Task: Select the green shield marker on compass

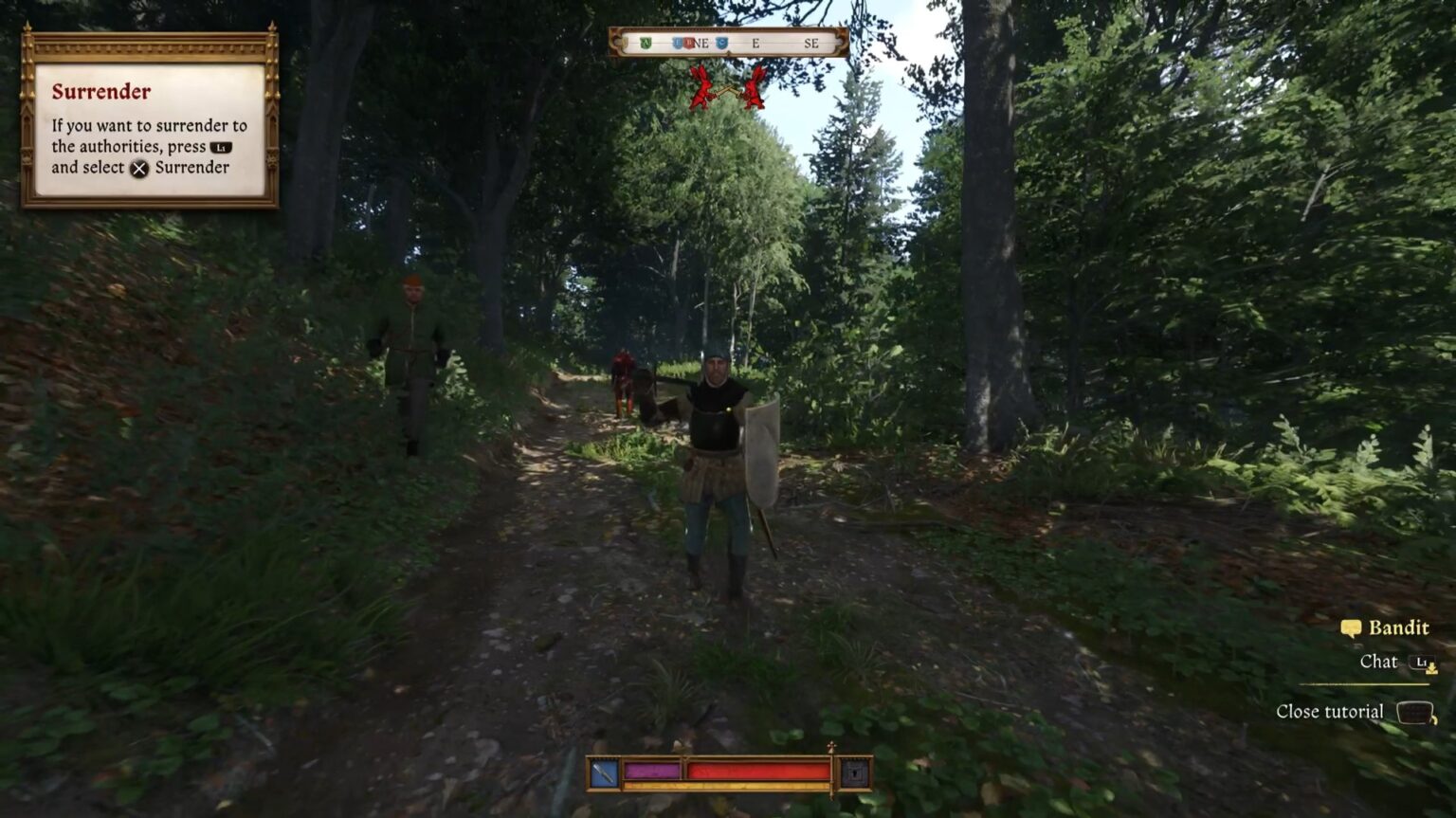Action: tap(646, 43)
